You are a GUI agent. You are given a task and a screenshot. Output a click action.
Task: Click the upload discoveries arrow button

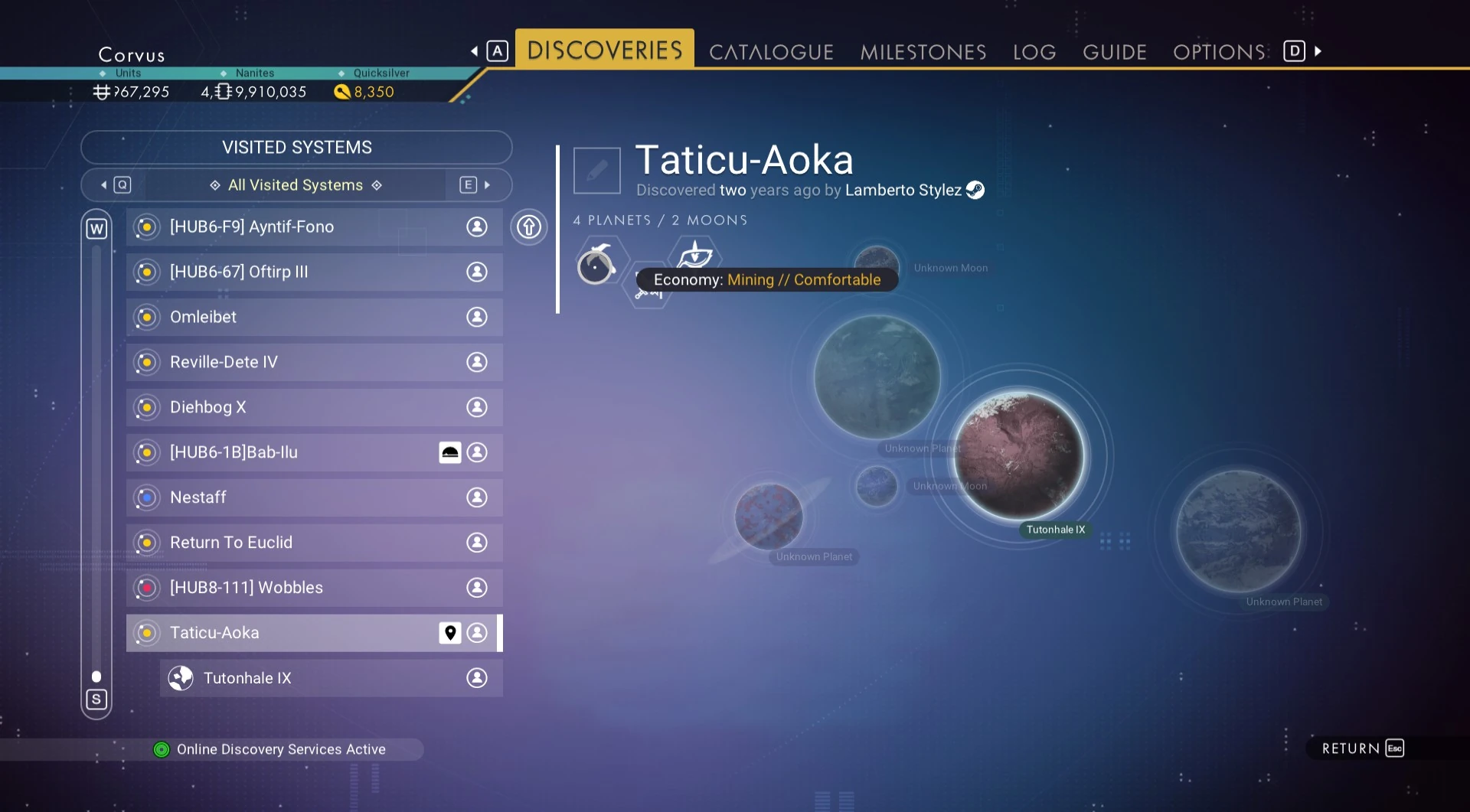529,227
